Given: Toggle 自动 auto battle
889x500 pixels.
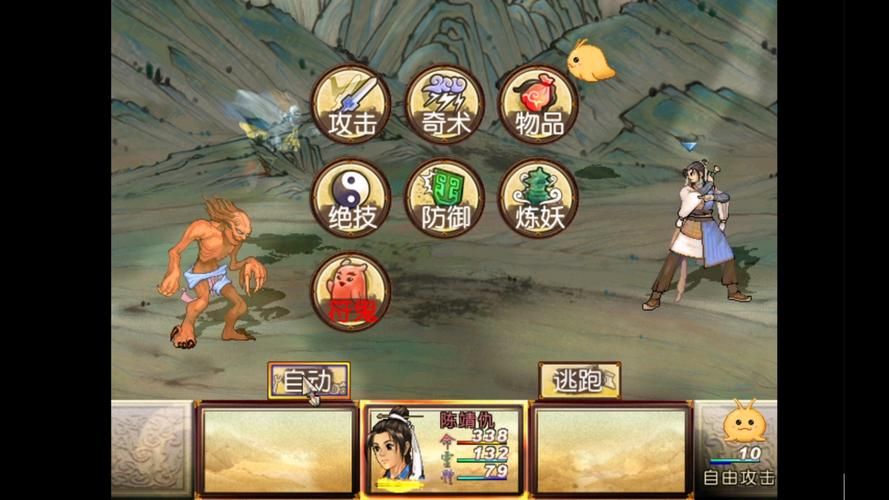Looking at the screenshot, I should (309, 380).
